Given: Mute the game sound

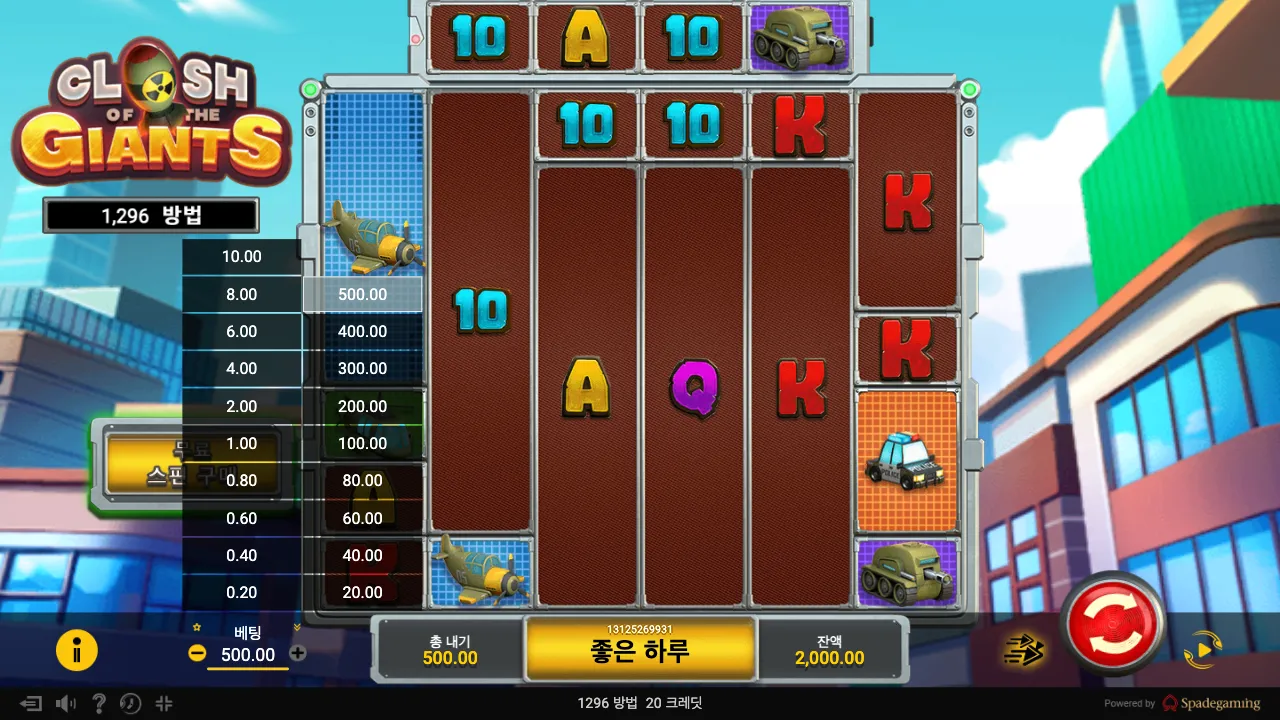Looking at the screenshot, I should pos(66,704).
